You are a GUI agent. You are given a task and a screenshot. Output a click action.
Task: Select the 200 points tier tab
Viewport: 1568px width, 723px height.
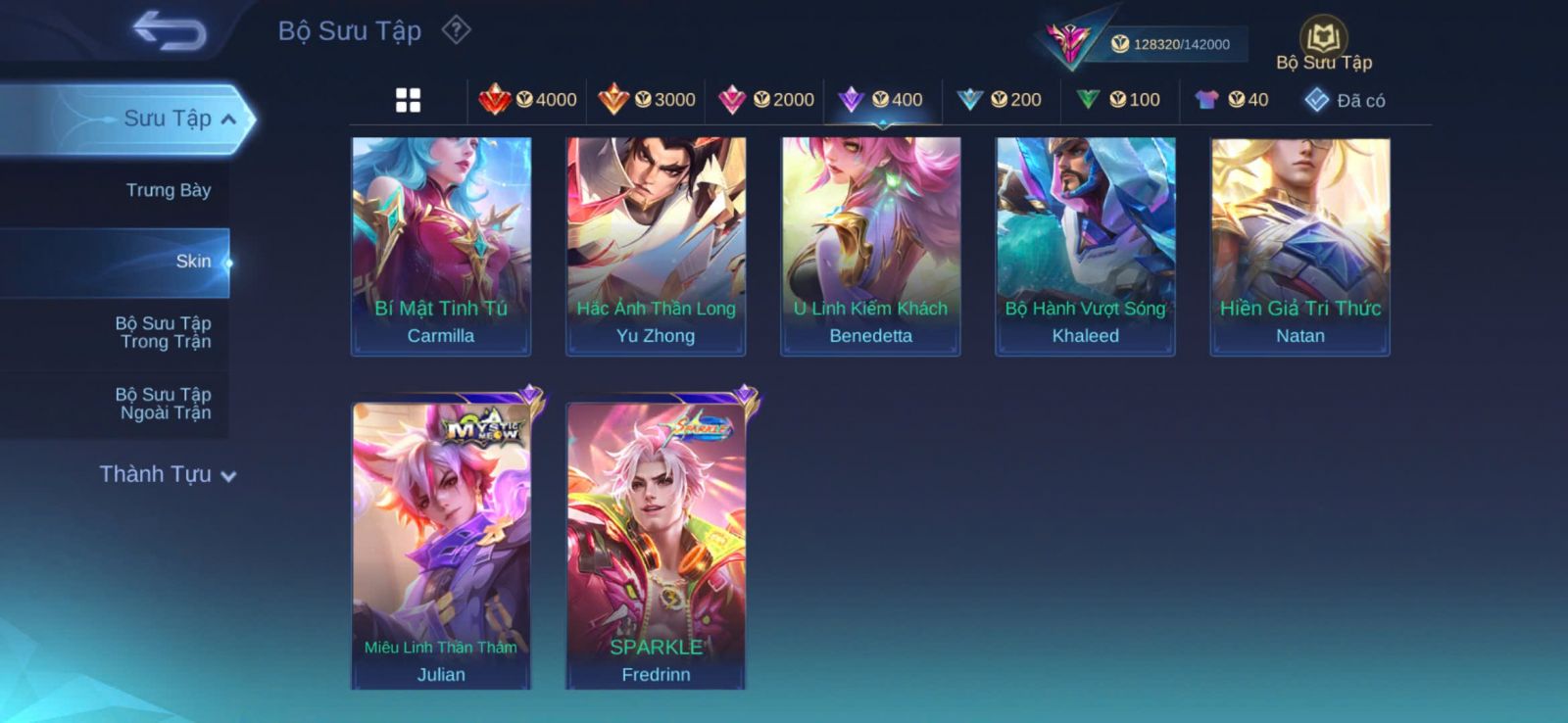[1000, 100]
